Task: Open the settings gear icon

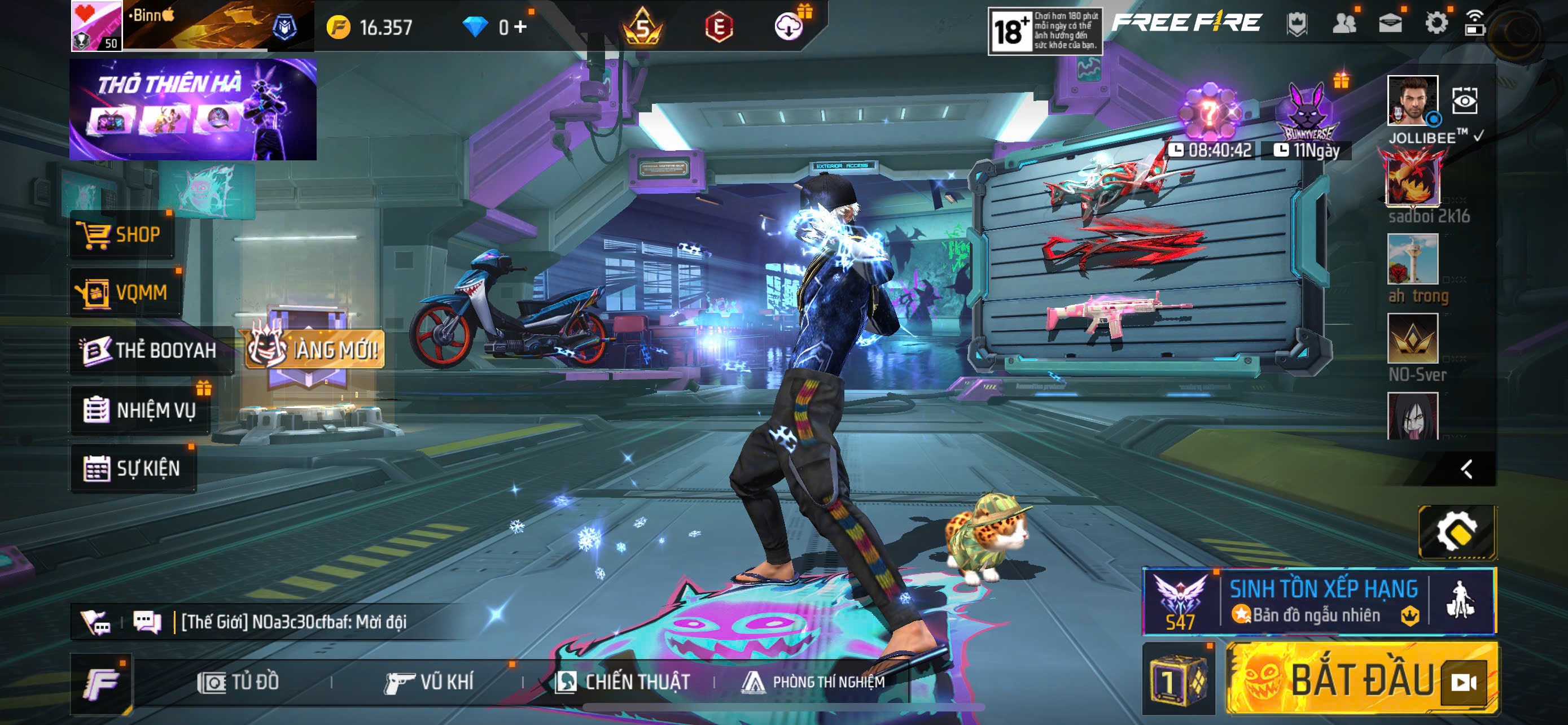Action: tap(1436, 24)
